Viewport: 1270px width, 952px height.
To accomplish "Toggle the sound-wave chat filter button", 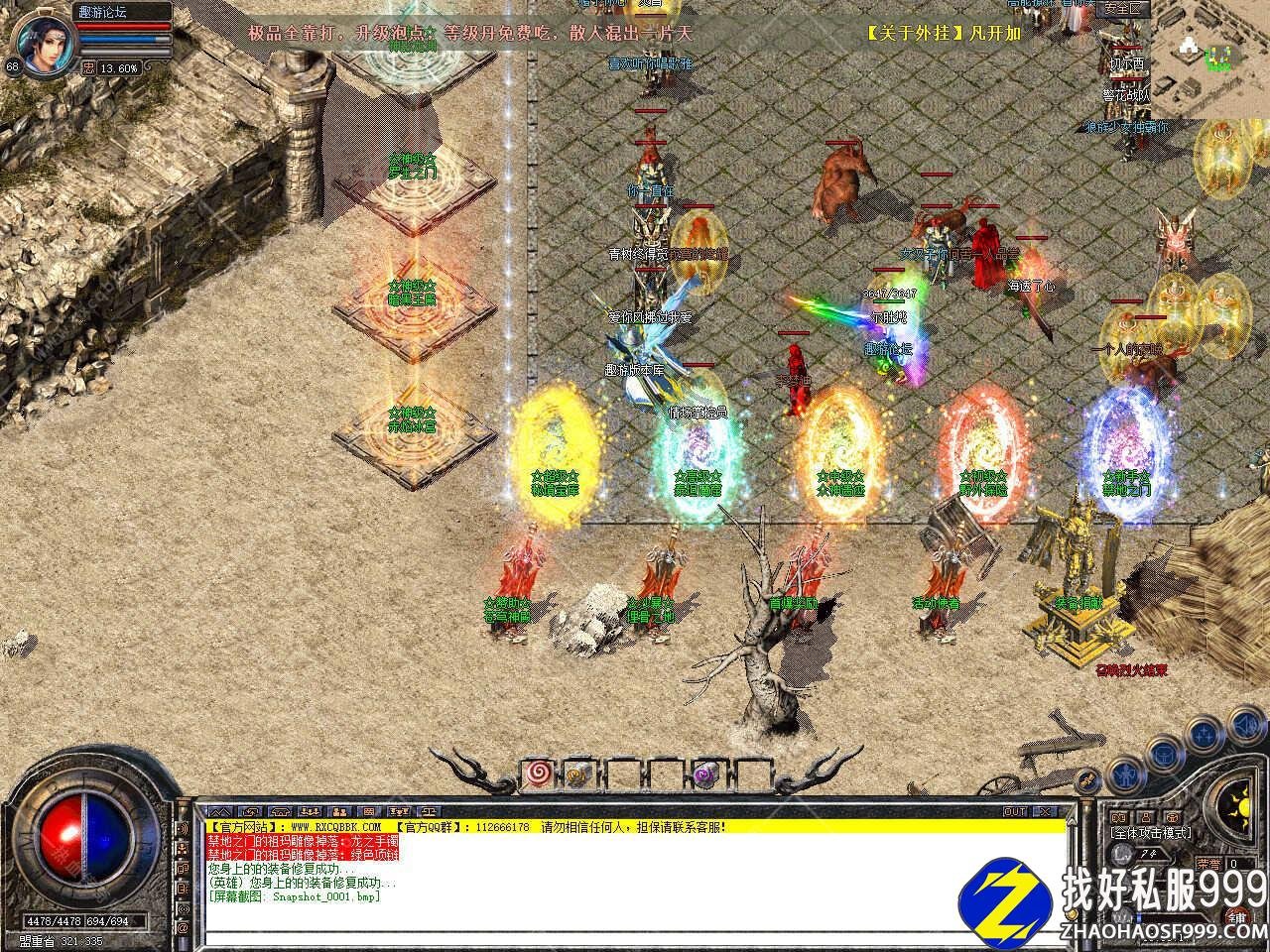I will click(184, 828).
